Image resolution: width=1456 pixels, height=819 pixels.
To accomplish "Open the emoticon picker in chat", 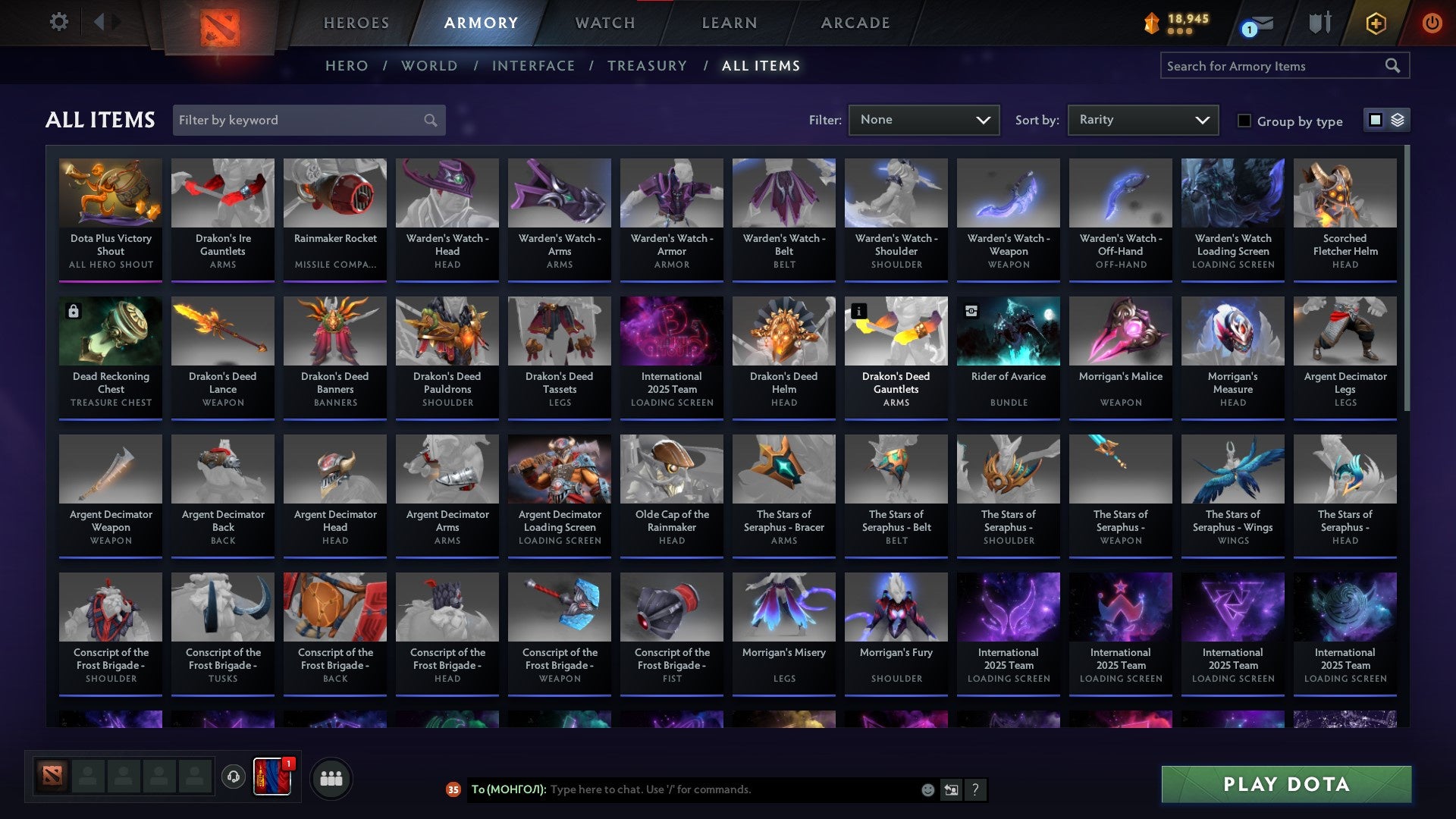I will (927, 789).
